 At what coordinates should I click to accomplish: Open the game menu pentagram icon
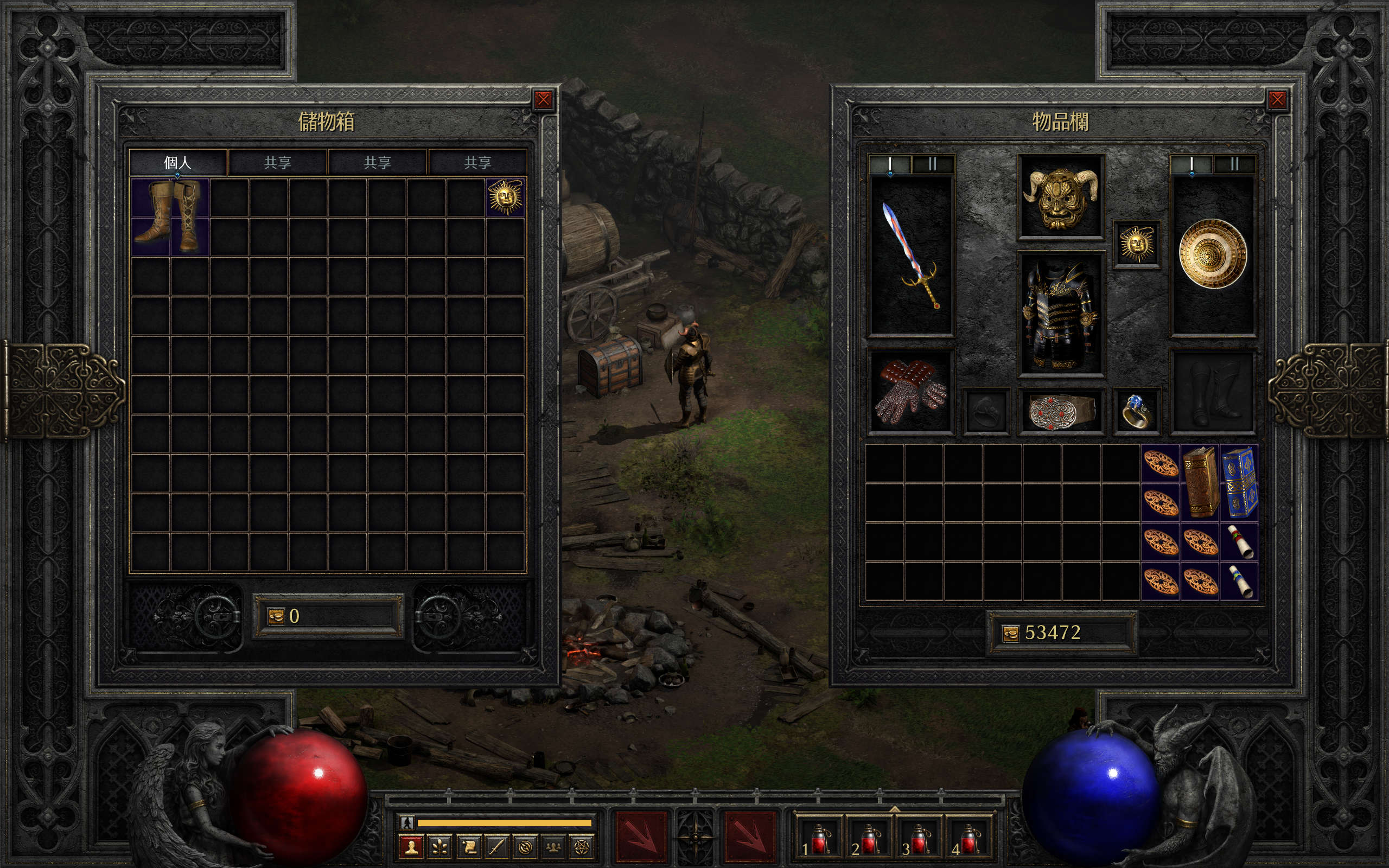(580, 847)
